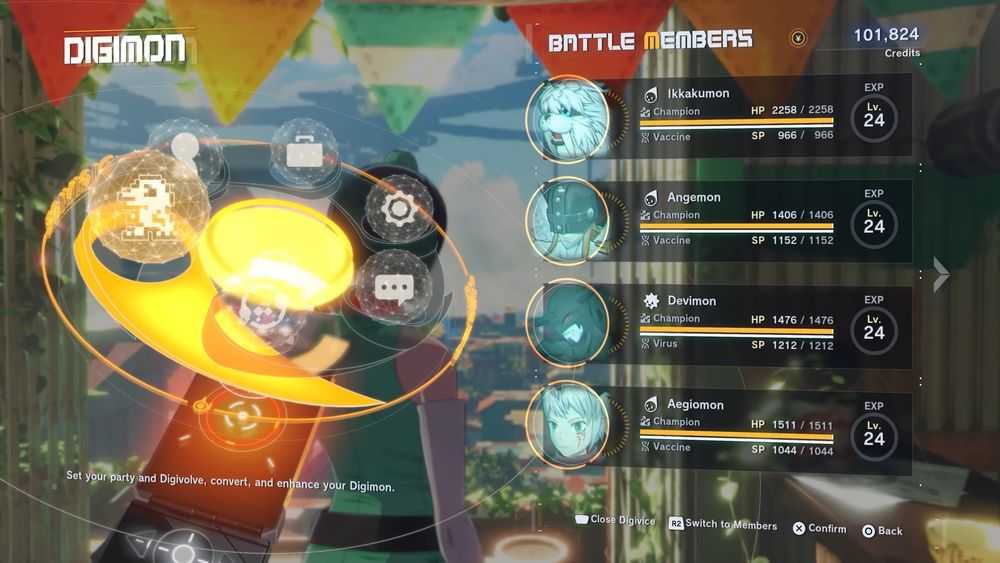Open the briefcase items orb
Screen dimensions: 1000x563
pyautogui.click(x=301, y=153)
